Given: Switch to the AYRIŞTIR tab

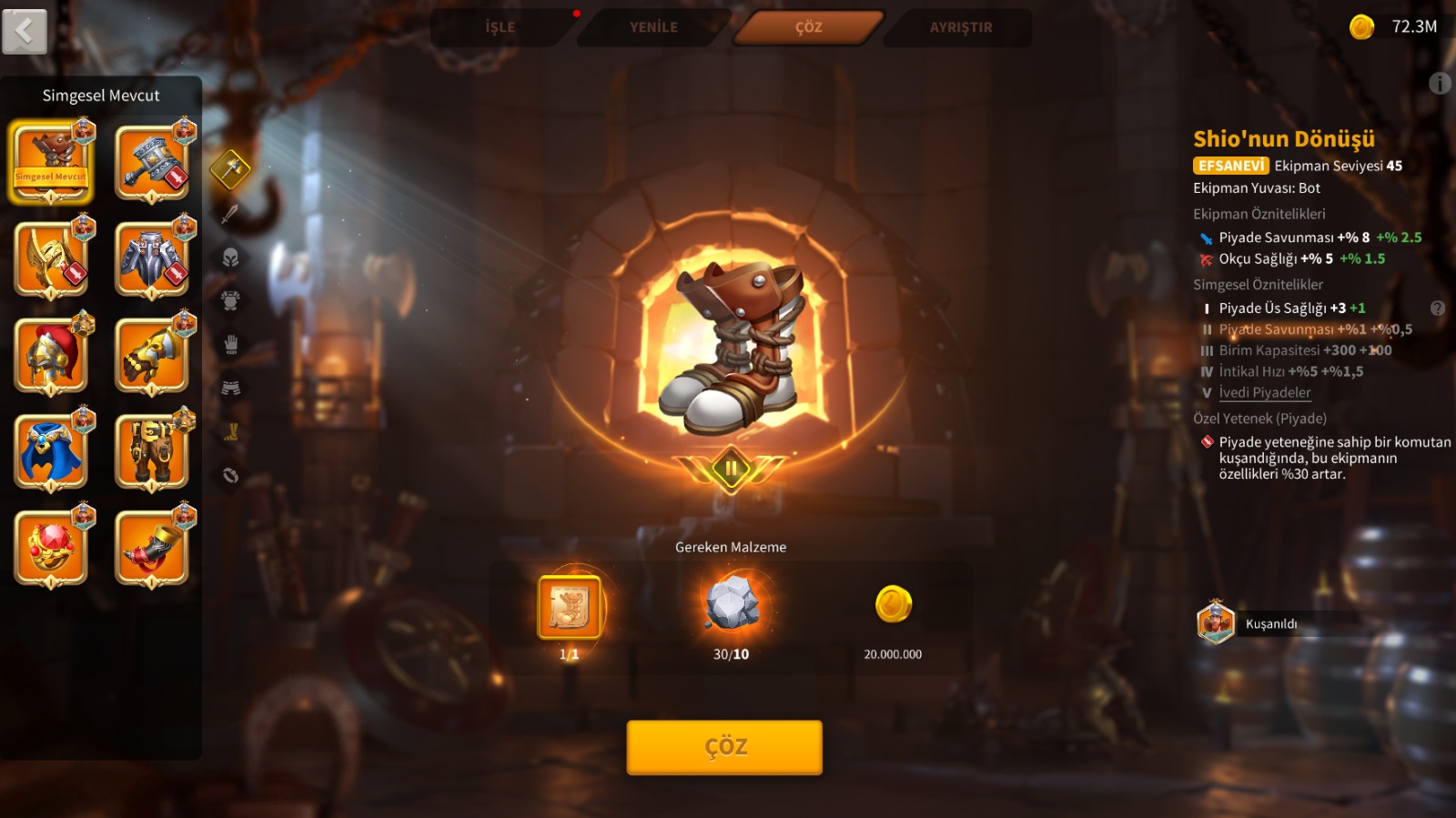Looking at the screenshot, I should 961,27.
